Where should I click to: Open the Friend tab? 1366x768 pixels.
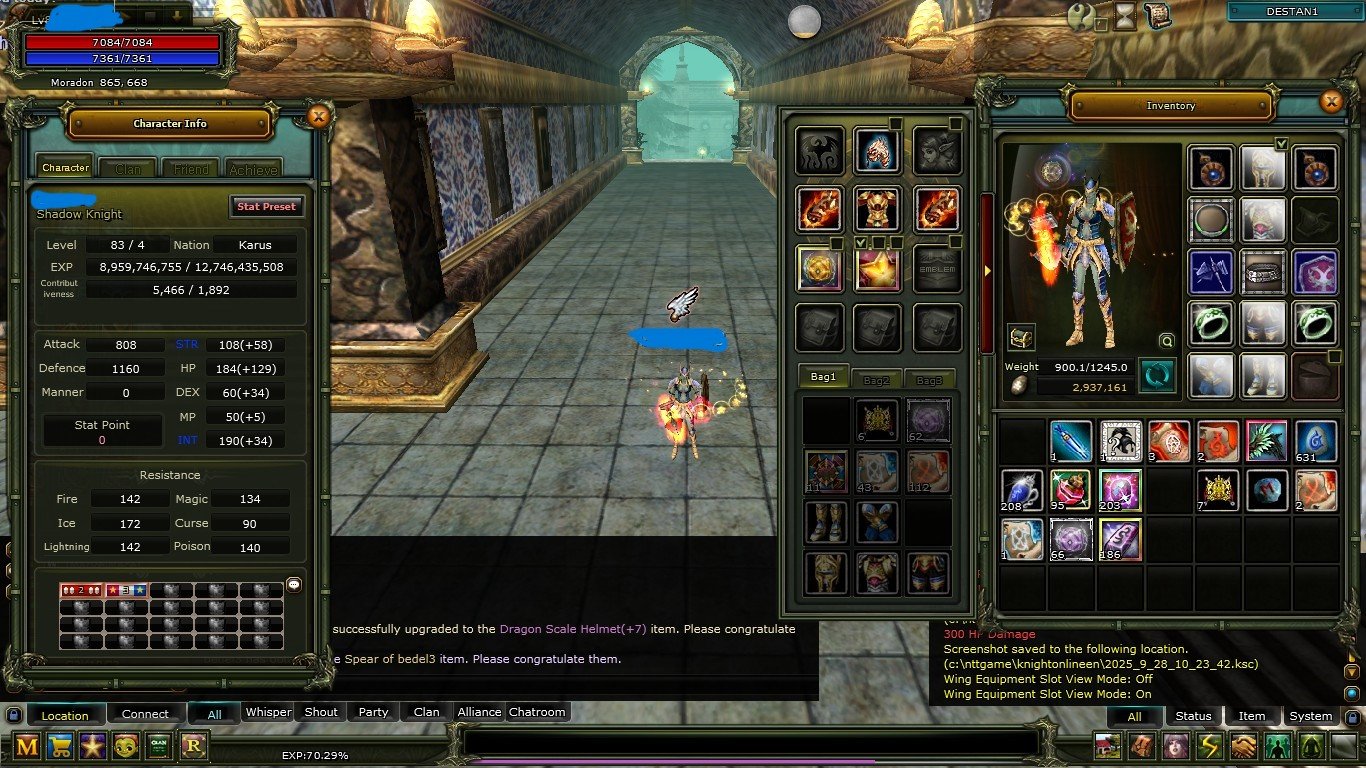tap(191, 169)
